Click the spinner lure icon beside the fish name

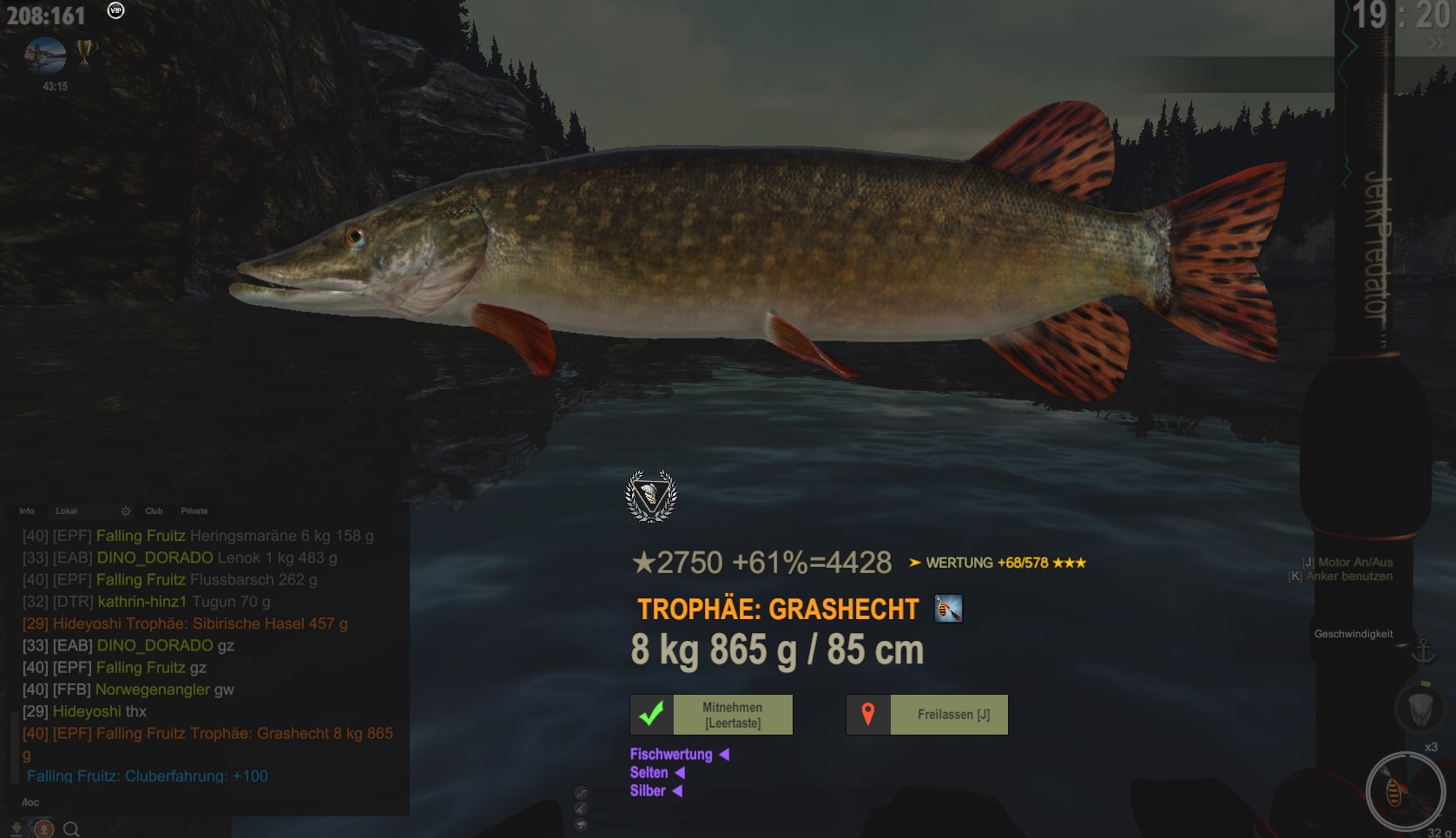pos(948,609)
